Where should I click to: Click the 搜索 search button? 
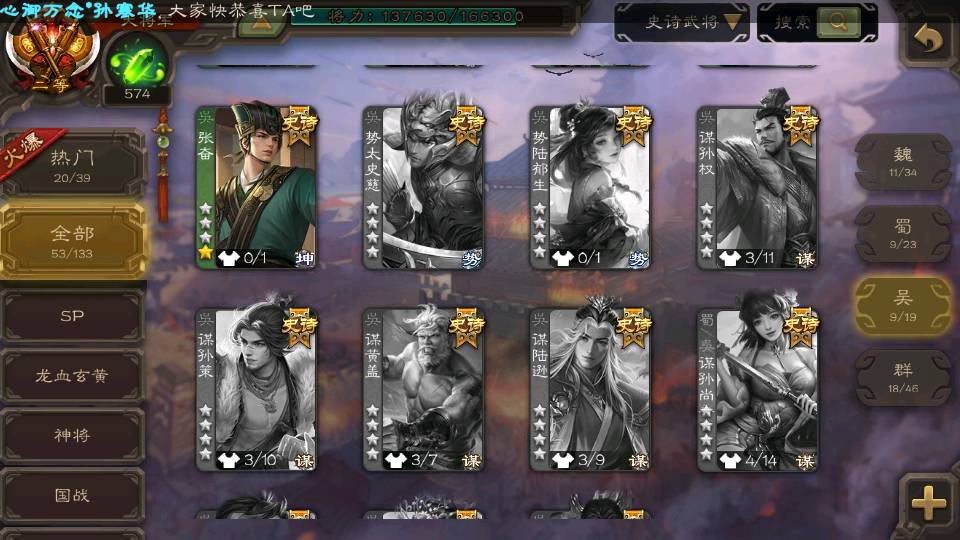(x=817, y=22)
